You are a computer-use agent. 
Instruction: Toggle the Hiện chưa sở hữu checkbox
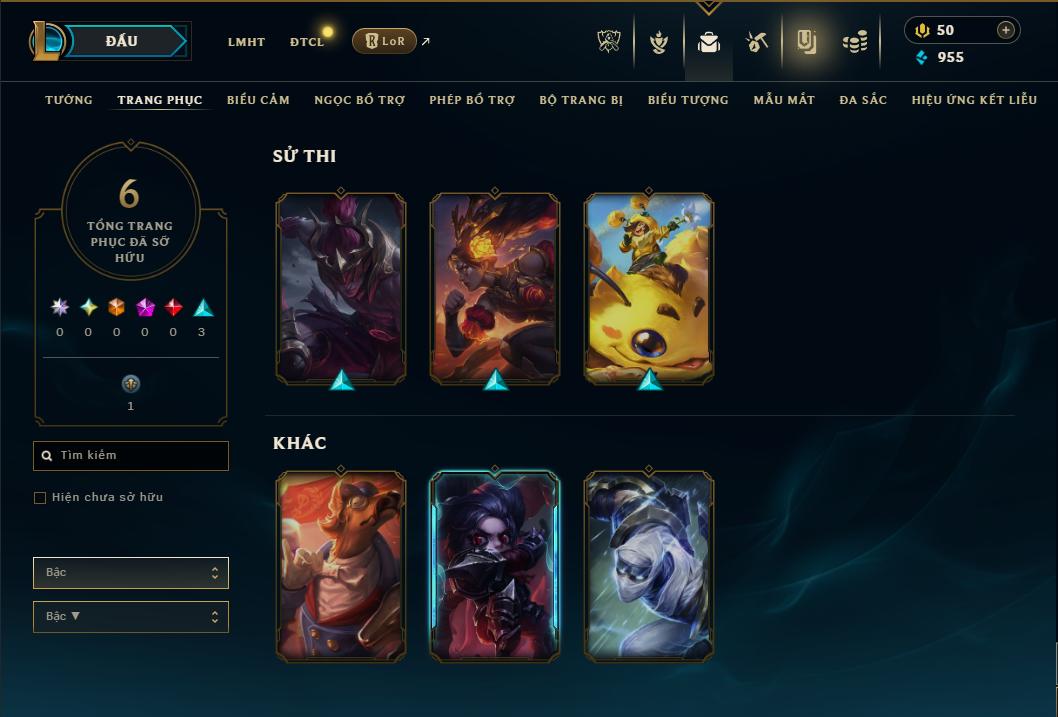coord(41,498)
